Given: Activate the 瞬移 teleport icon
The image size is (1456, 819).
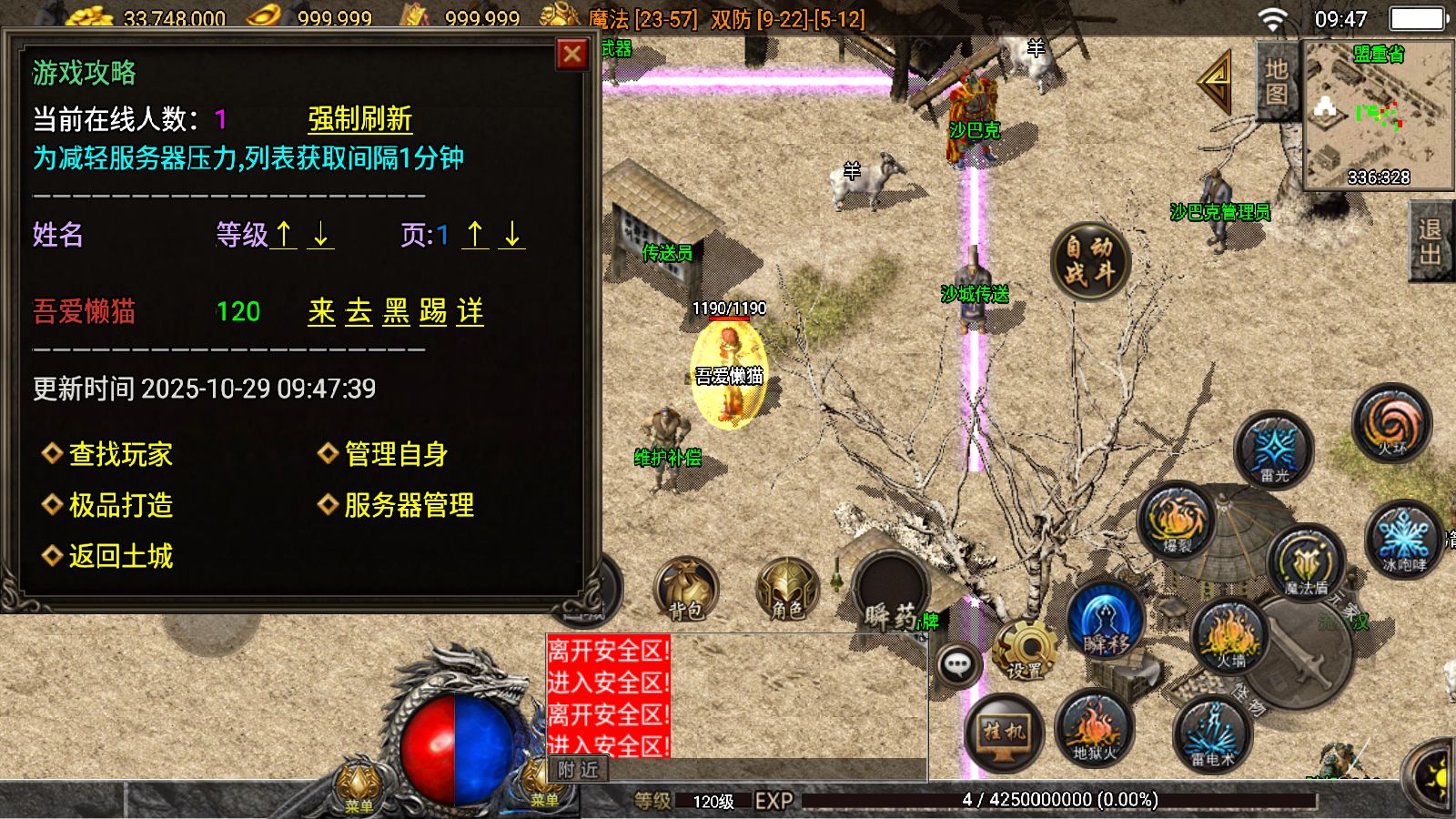Looking at the screenshot, I should click(x=1104, y=622).
